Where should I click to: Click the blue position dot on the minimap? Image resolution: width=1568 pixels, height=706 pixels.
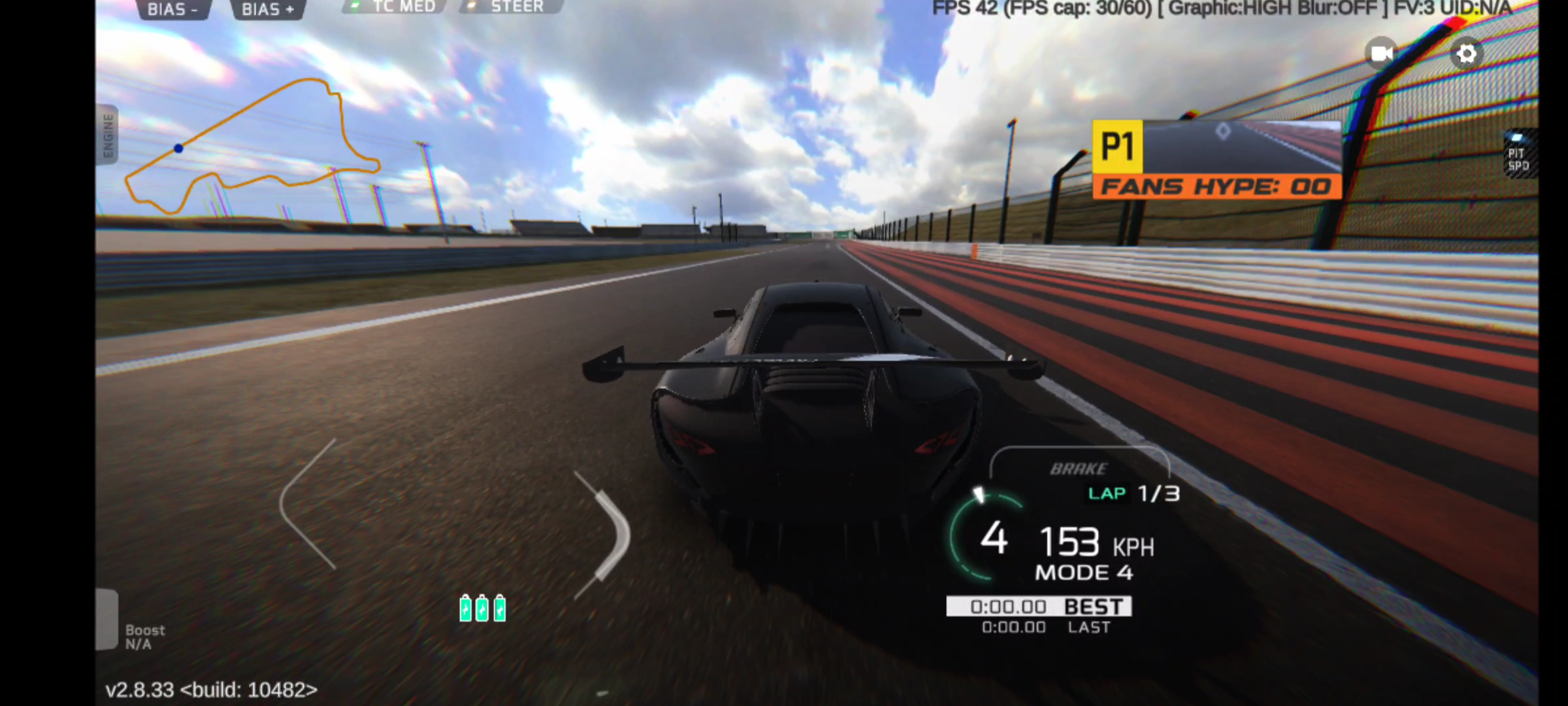[x=177, y=148]
